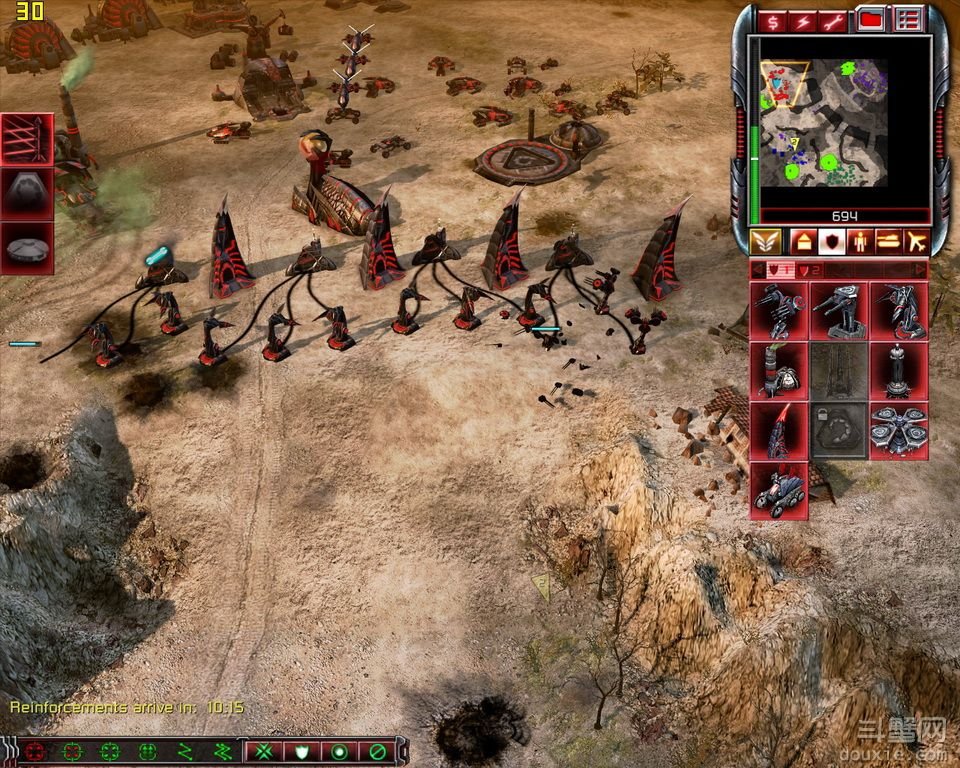Open the infantry production tab
Image resolution: width=960 pixels, height=768 pixels.
coord(858,242)
